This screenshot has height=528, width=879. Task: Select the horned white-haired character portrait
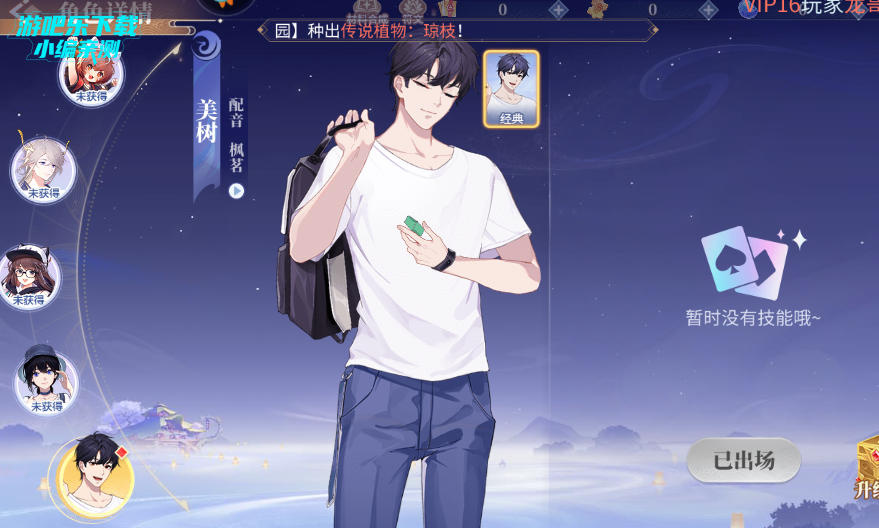point(43,168)
